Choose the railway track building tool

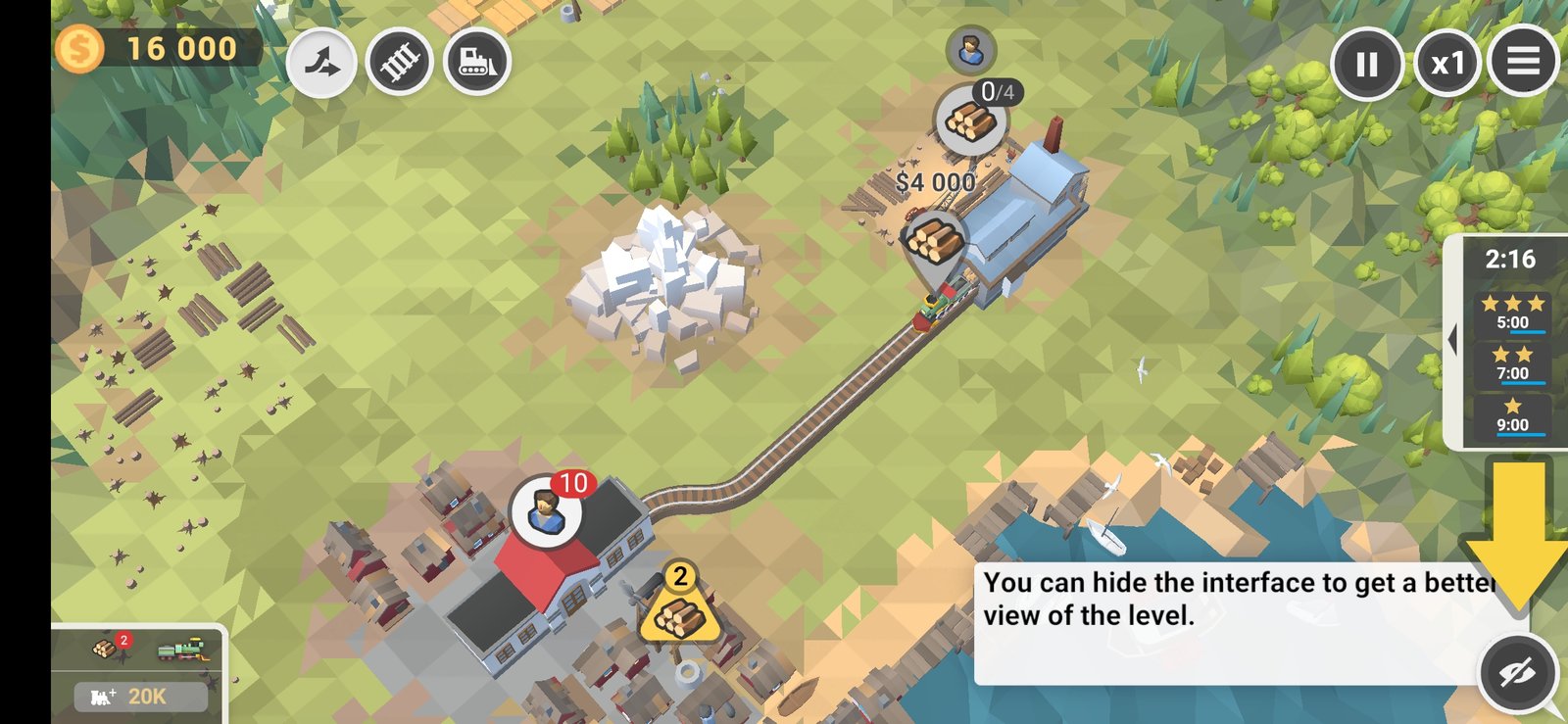point(399,63)
